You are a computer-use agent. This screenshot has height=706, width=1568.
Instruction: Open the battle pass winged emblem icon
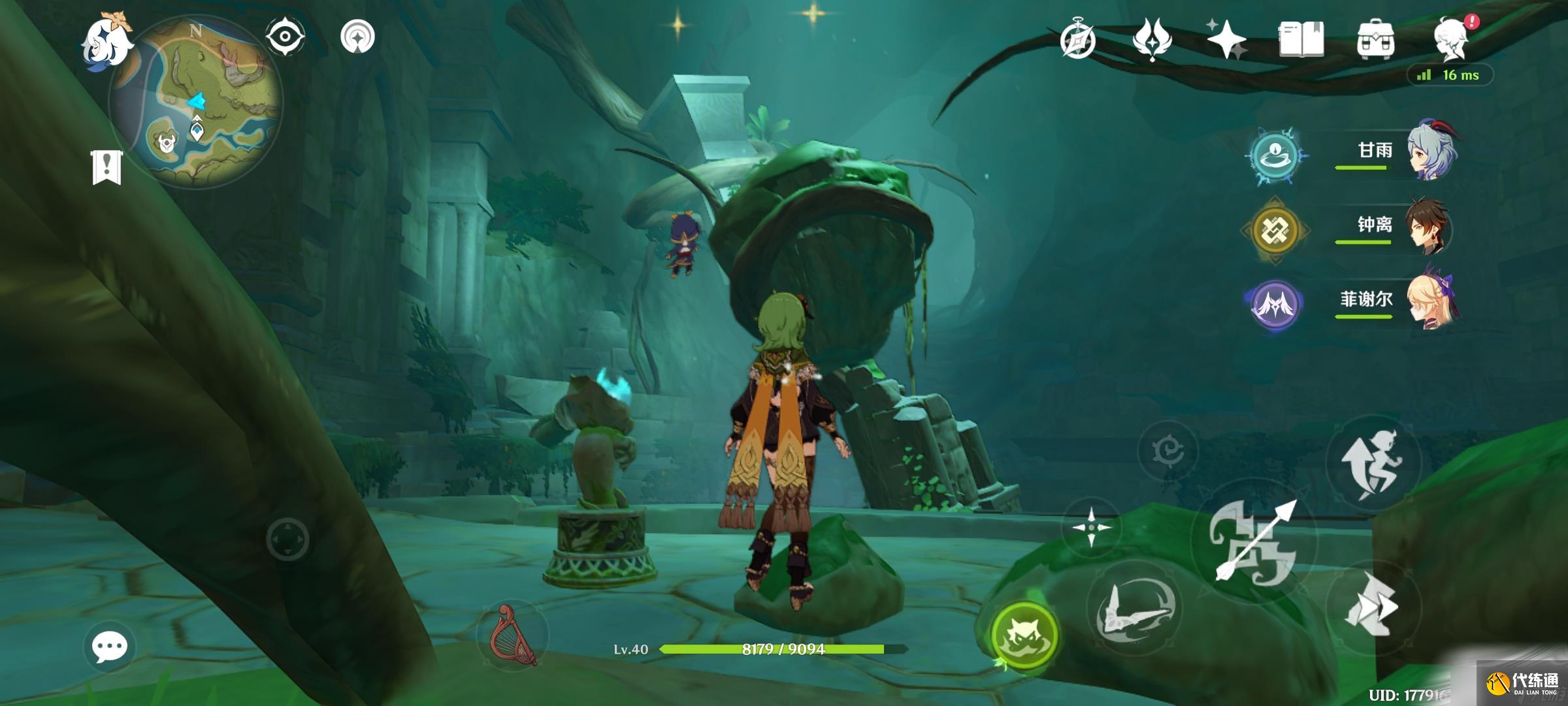[1152, 40]
